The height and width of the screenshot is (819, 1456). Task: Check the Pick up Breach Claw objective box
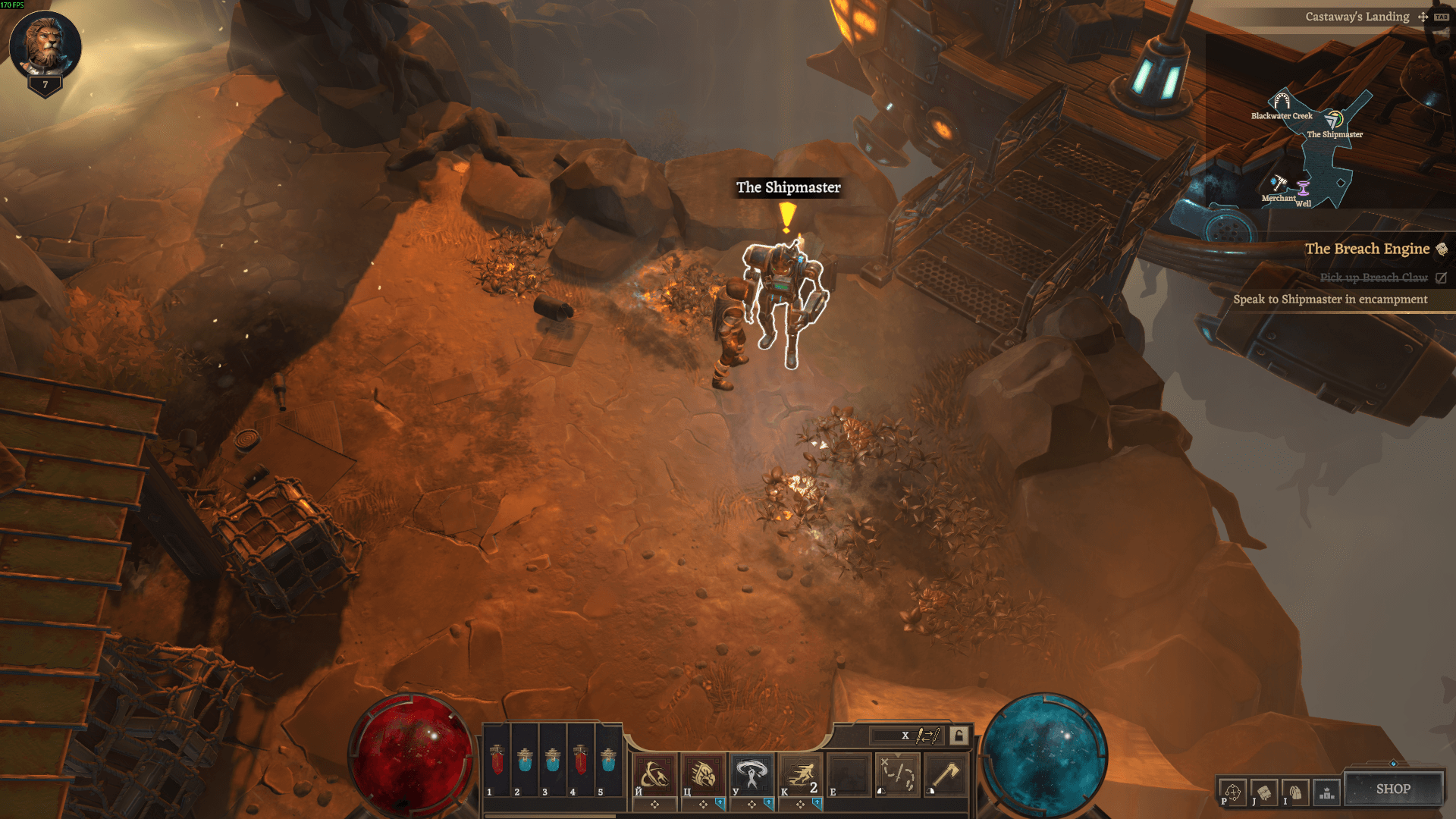[1440, 278]
